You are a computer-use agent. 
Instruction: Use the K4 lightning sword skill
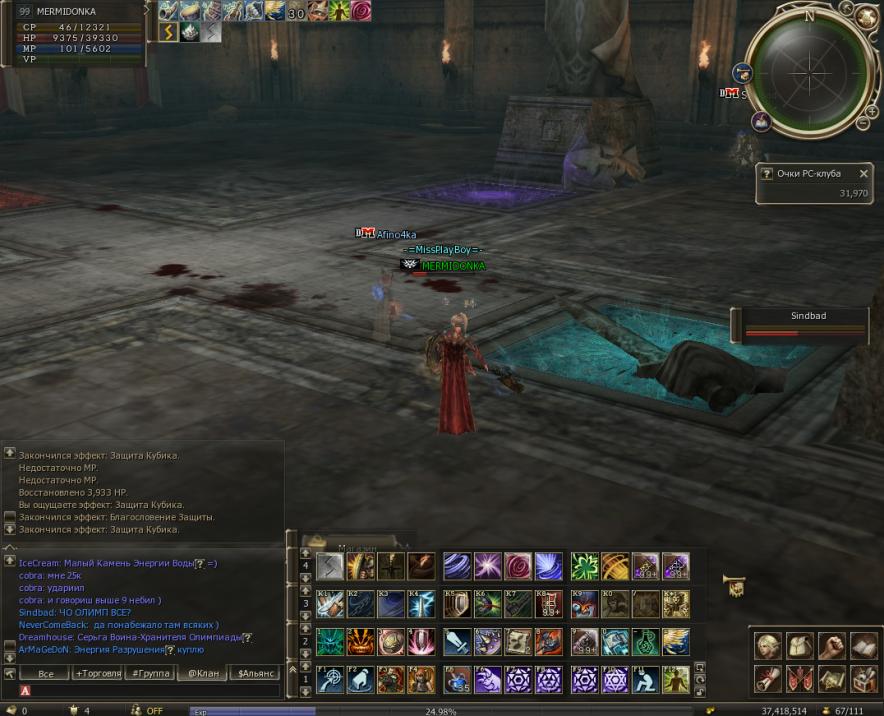pyautogui.click(x=421, y=604)
